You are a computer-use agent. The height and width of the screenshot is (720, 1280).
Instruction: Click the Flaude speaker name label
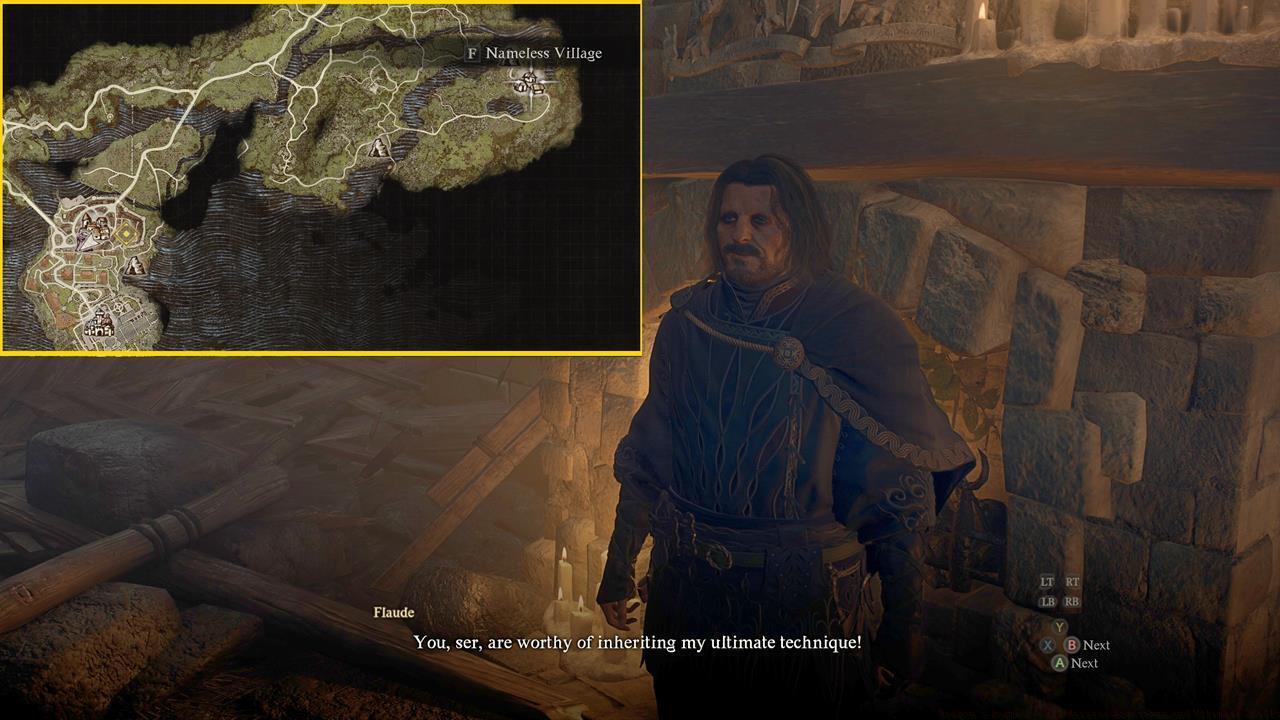tap(394, 613)
